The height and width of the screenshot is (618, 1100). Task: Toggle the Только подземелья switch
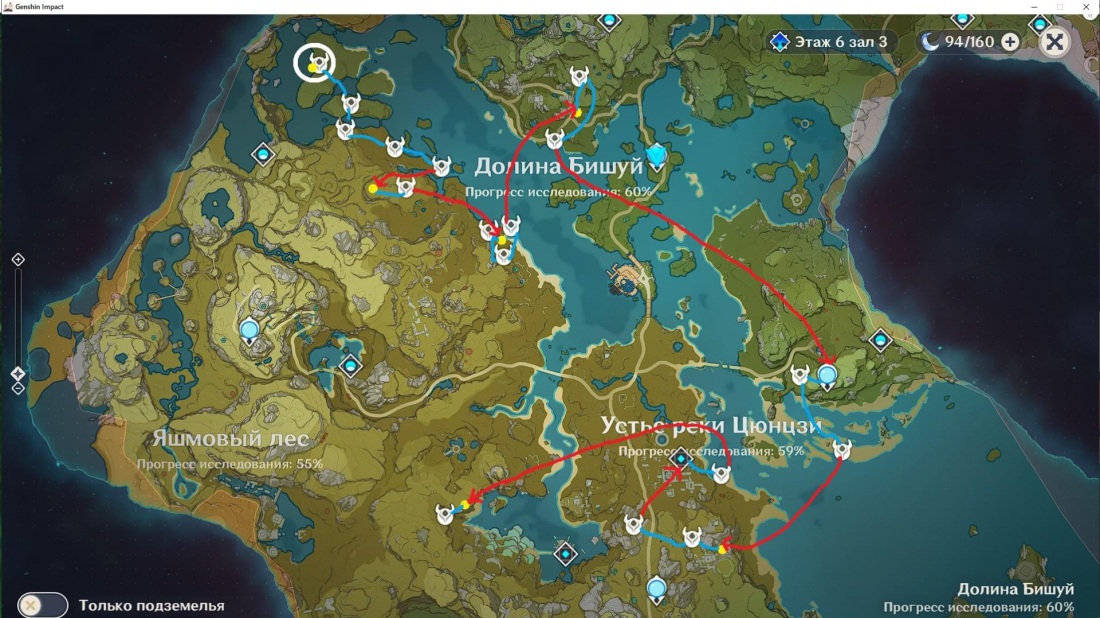43,605
